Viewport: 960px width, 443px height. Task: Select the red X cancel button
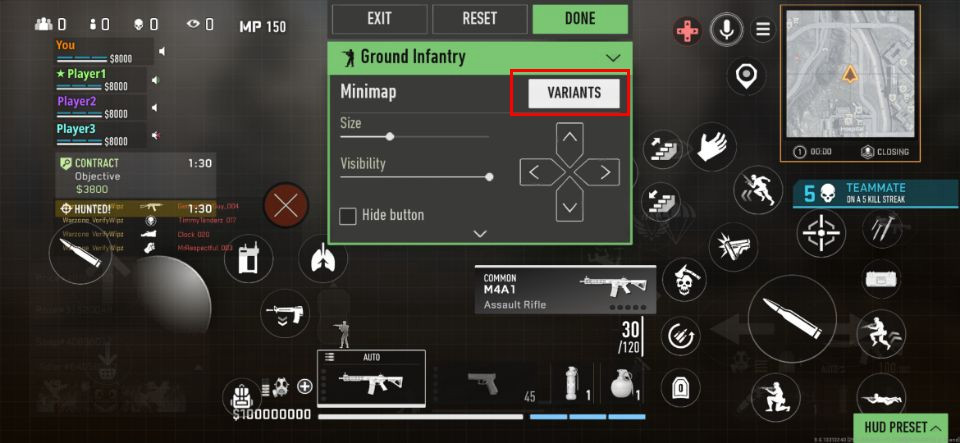point(287,207)
